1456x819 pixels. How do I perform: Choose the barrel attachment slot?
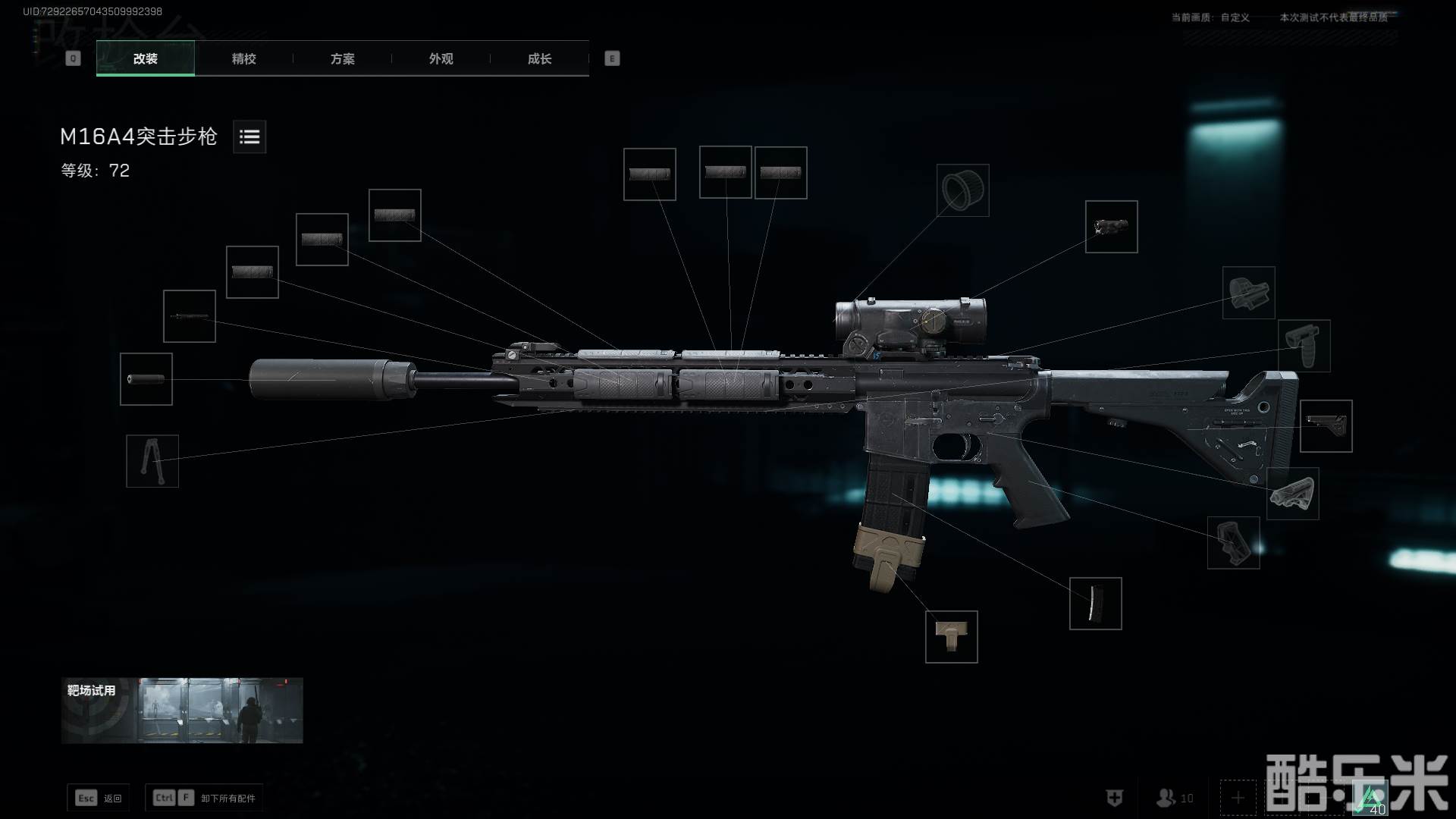(x=190, y=316)
